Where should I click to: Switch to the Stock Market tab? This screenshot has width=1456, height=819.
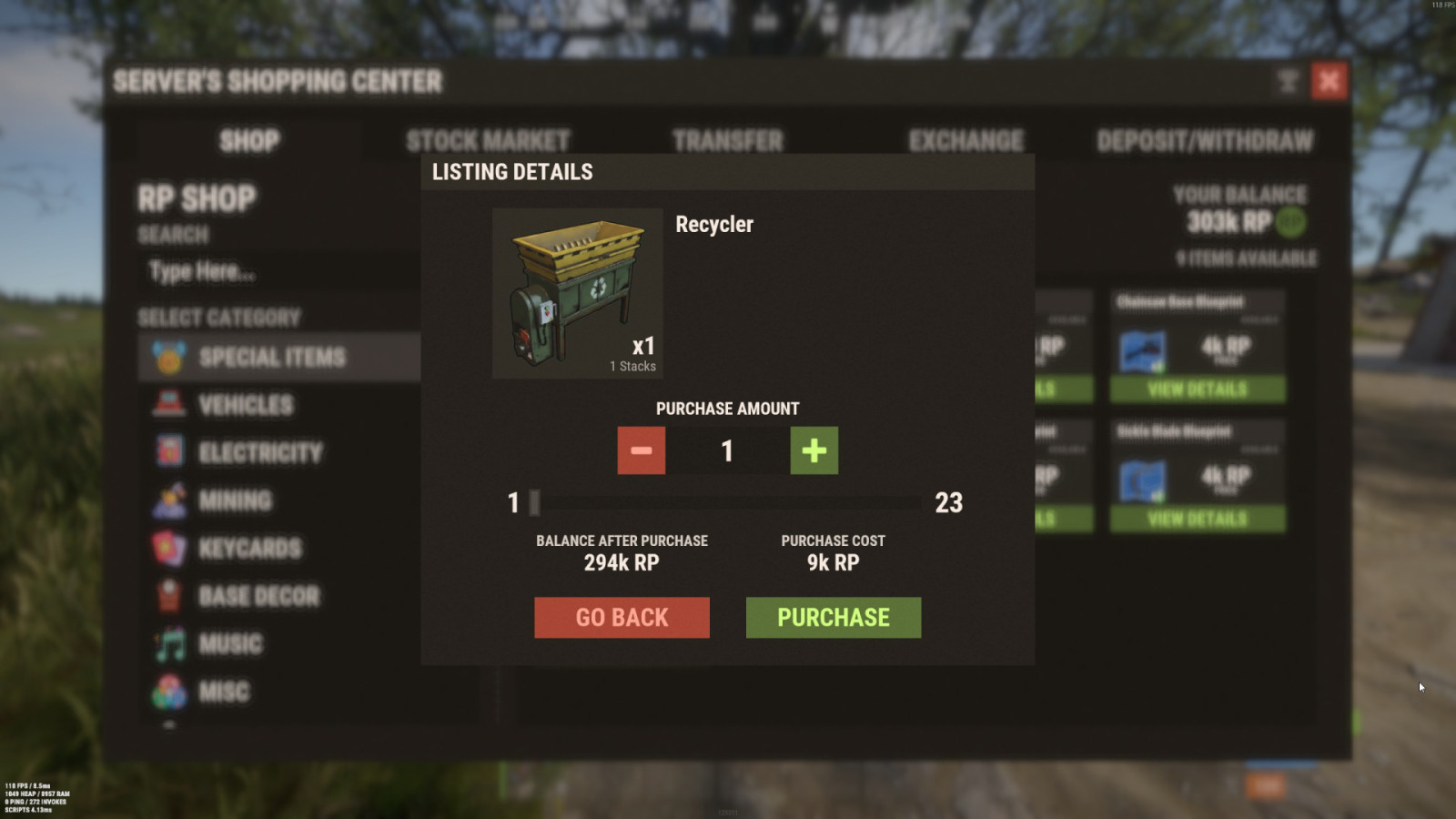(x=489, y=140)
